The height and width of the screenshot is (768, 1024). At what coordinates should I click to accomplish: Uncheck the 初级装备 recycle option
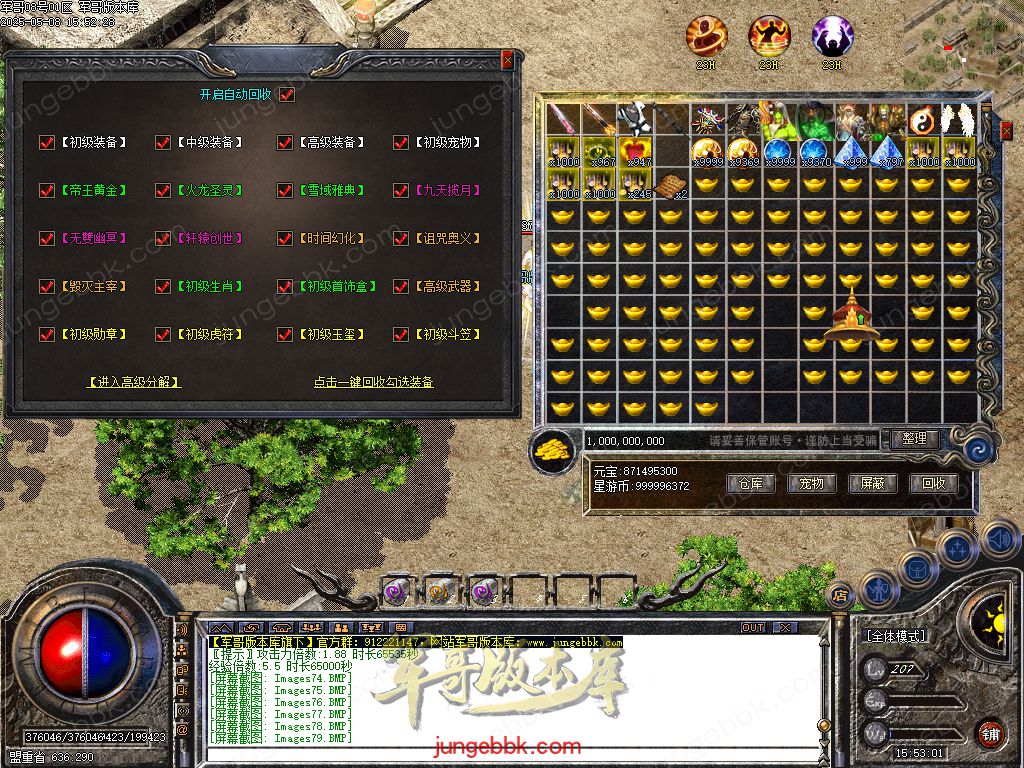point(46,143)
